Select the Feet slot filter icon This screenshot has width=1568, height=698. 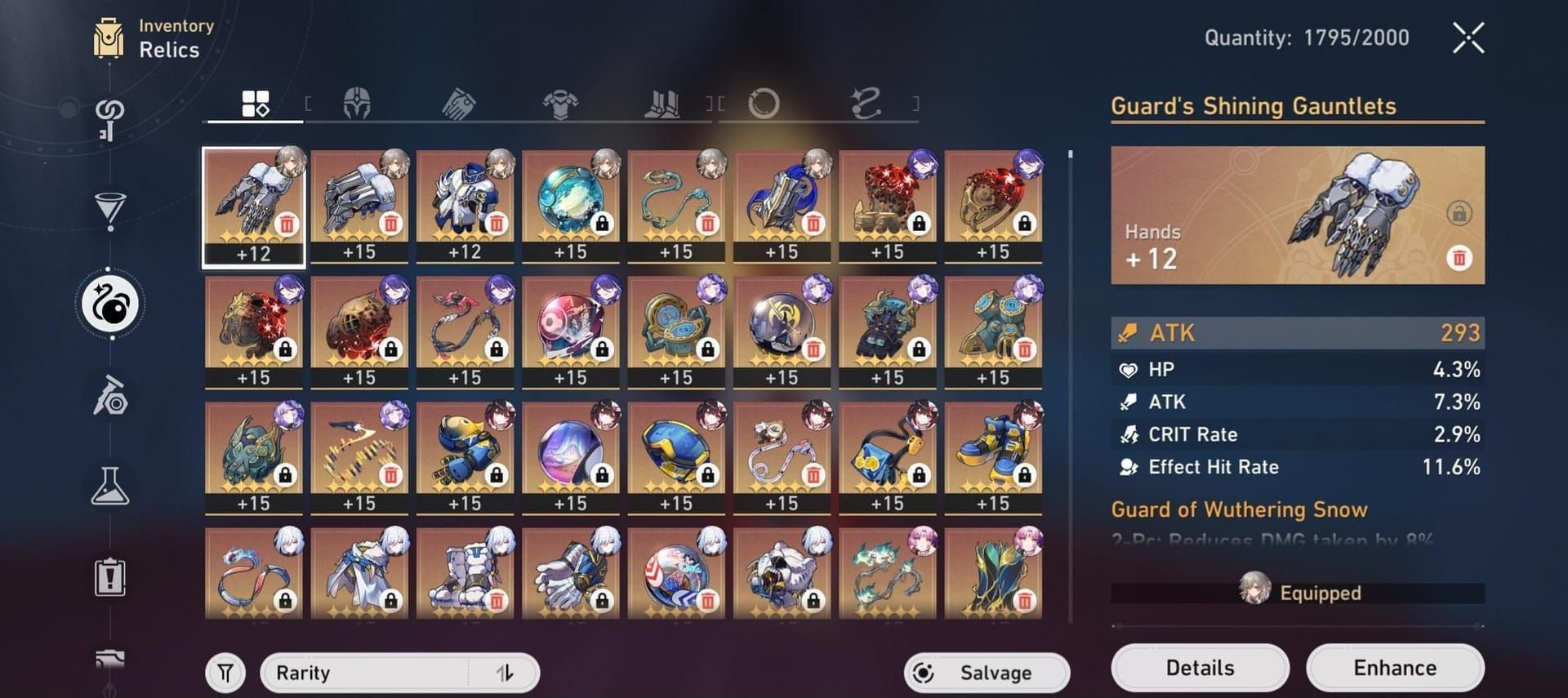tap(662, 104)
